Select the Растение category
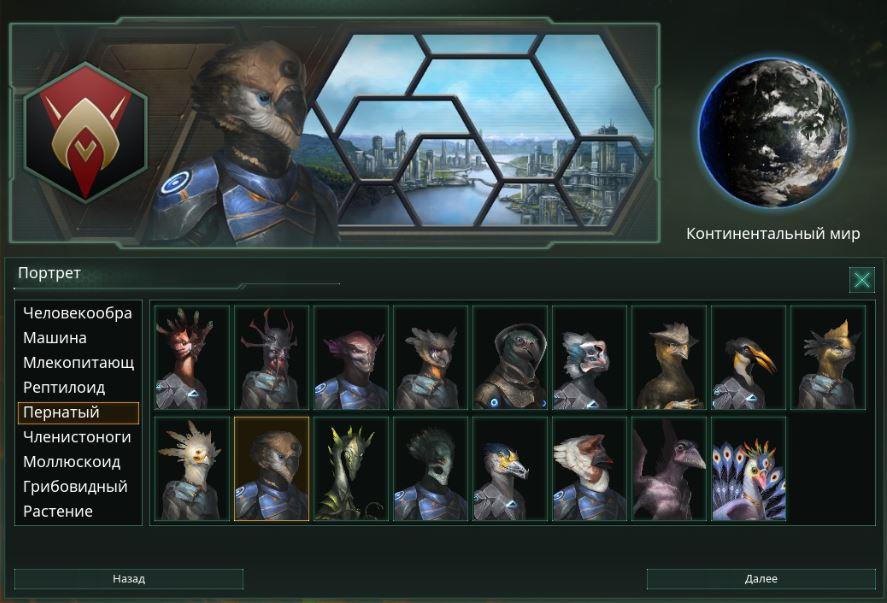887x603 pixels. 58,511
